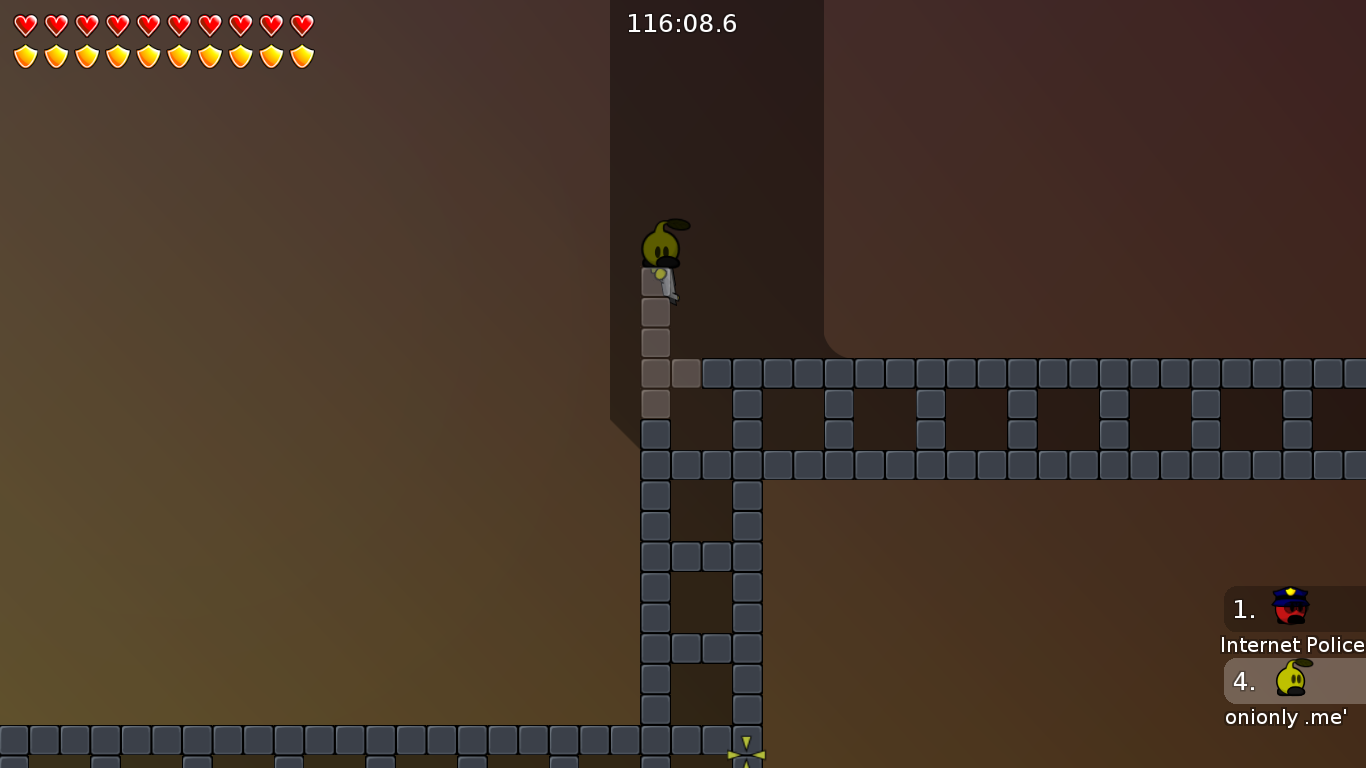1366x768 pixels.
Task: Click the Internet Police officer avatar
Action: pyautogui.click(x=1288, y=604)
